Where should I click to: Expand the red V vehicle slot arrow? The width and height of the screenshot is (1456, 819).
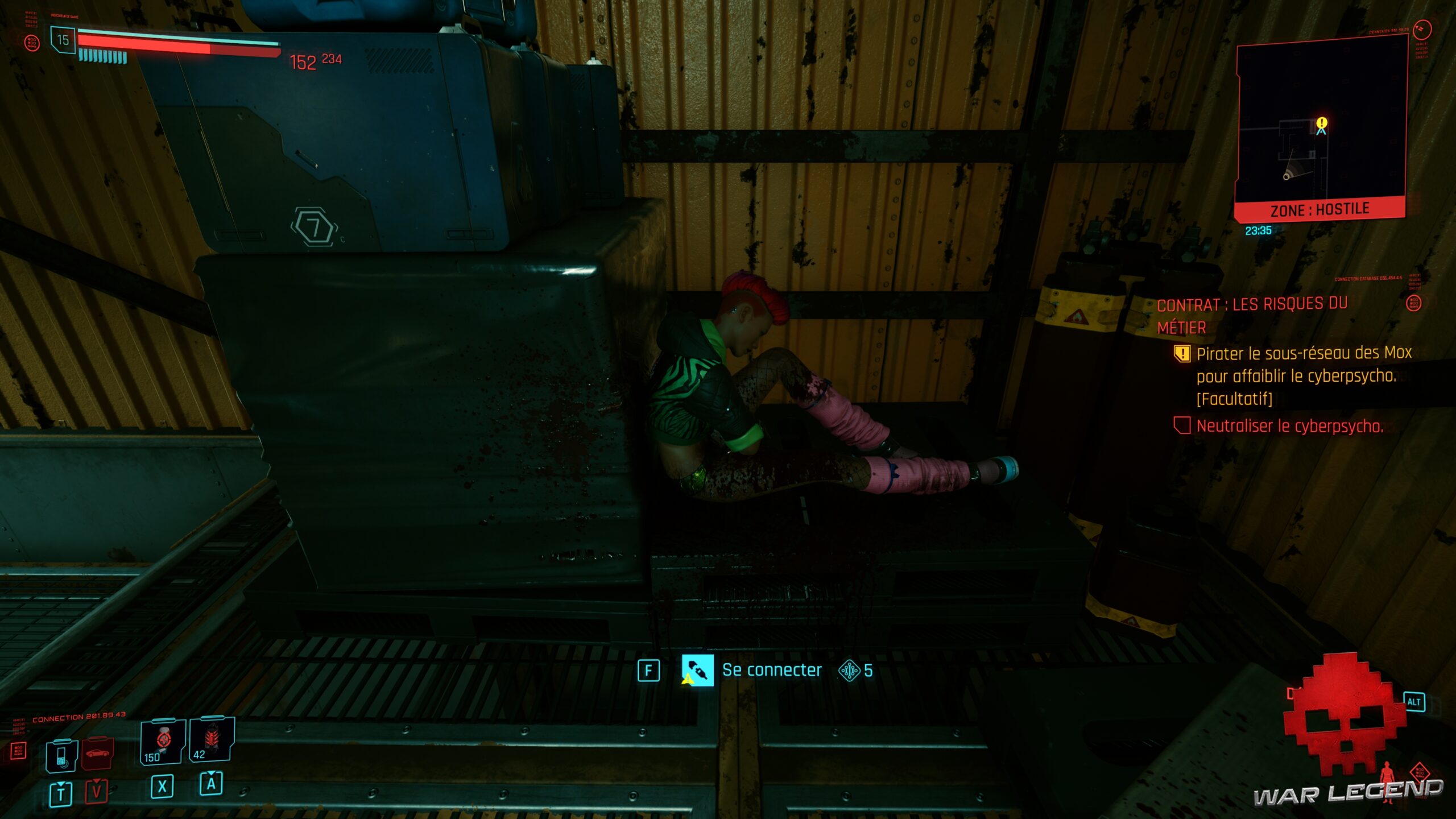[97, 781]
